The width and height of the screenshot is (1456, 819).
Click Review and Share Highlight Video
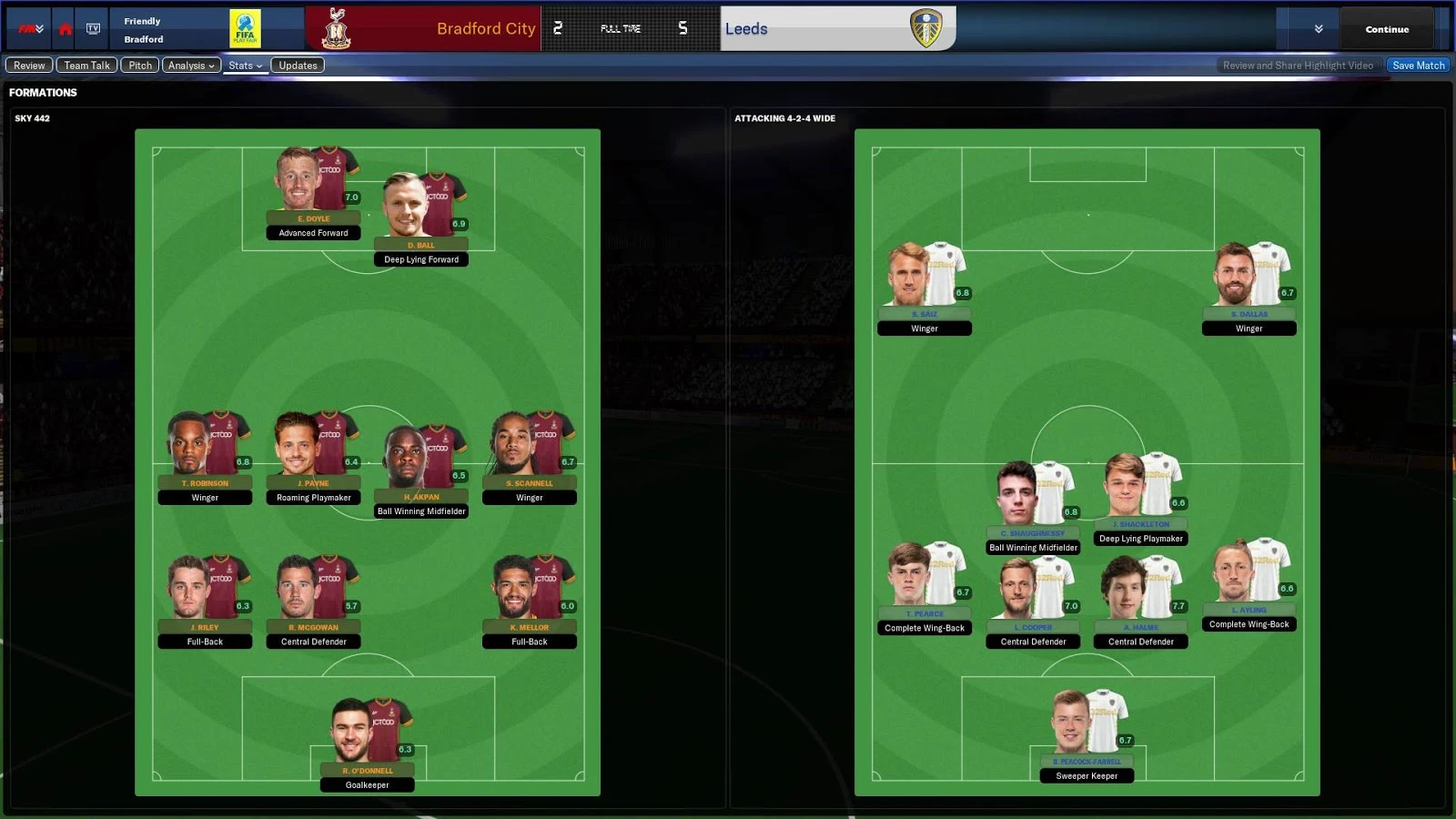(1299, 65)
